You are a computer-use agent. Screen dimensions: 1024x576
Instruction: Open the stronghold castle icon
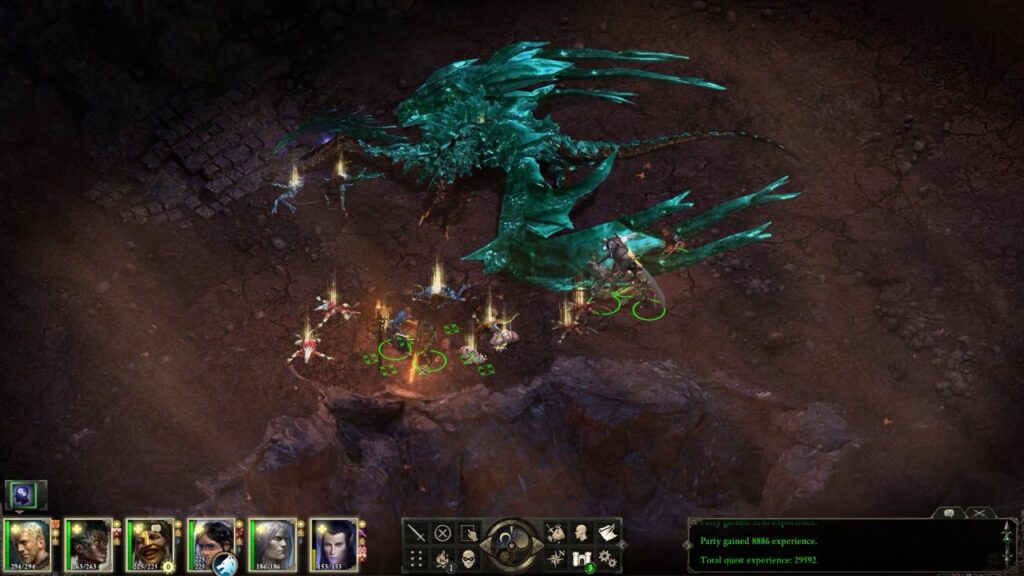tap(580, 558)
